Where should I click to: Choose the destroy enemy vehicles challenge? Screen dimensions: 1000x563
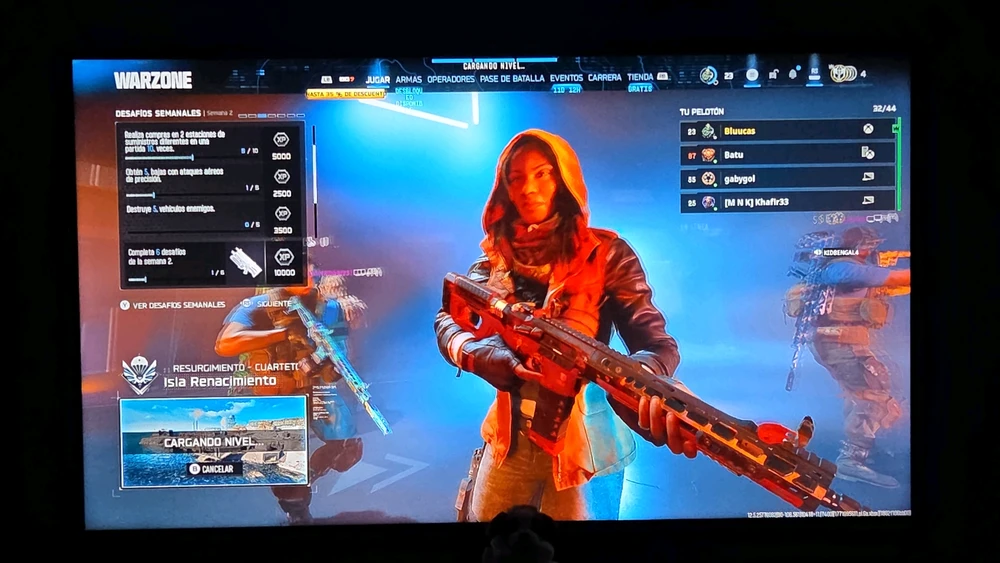point(208,216)
